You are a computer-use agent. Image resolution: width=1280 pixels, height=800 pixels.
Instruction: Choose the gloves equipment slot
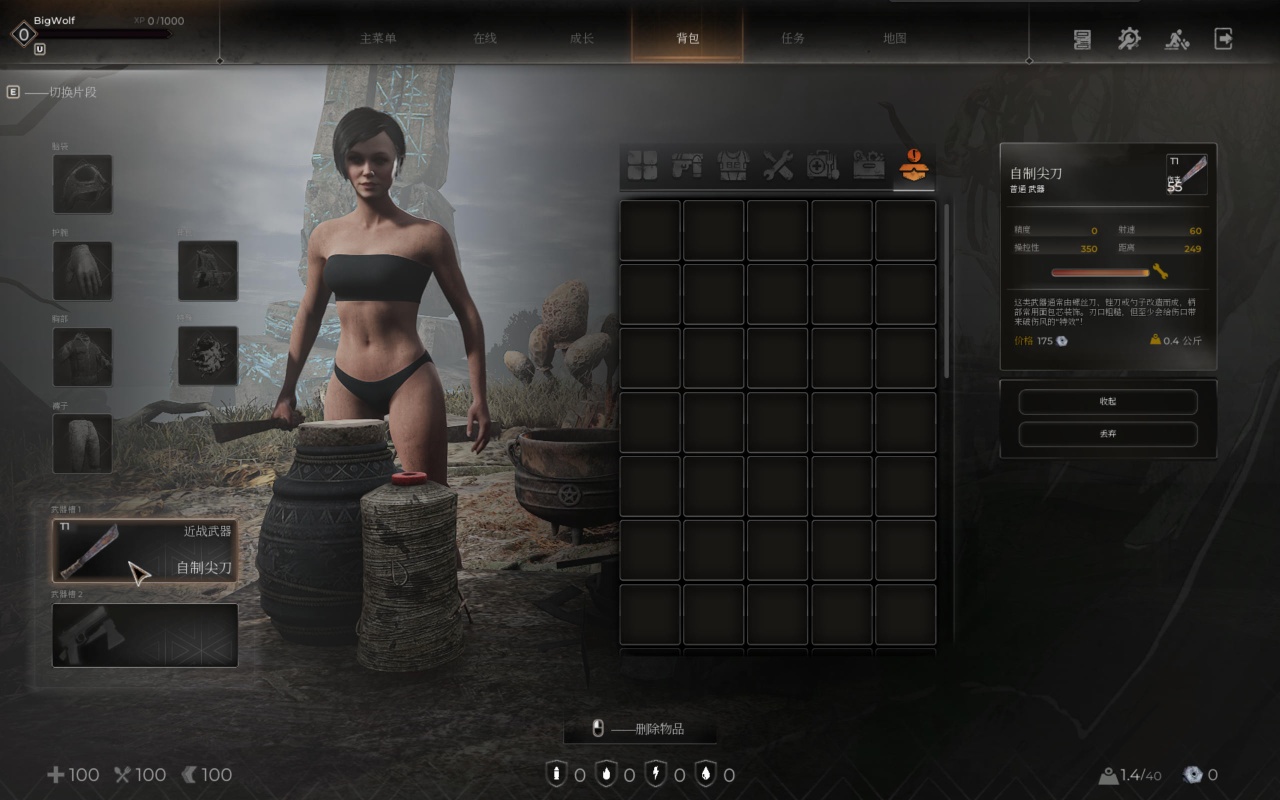point(82,270)
